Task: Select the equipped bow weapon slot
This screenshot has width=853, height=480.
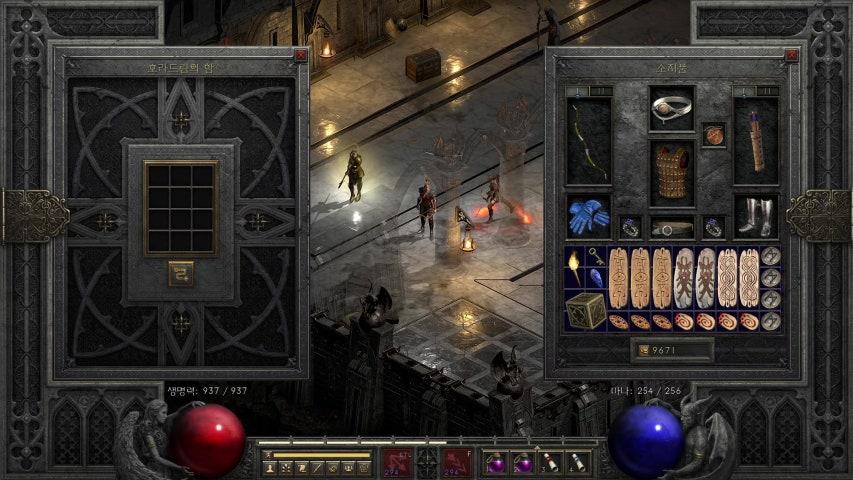Action: tap(589, 140)
